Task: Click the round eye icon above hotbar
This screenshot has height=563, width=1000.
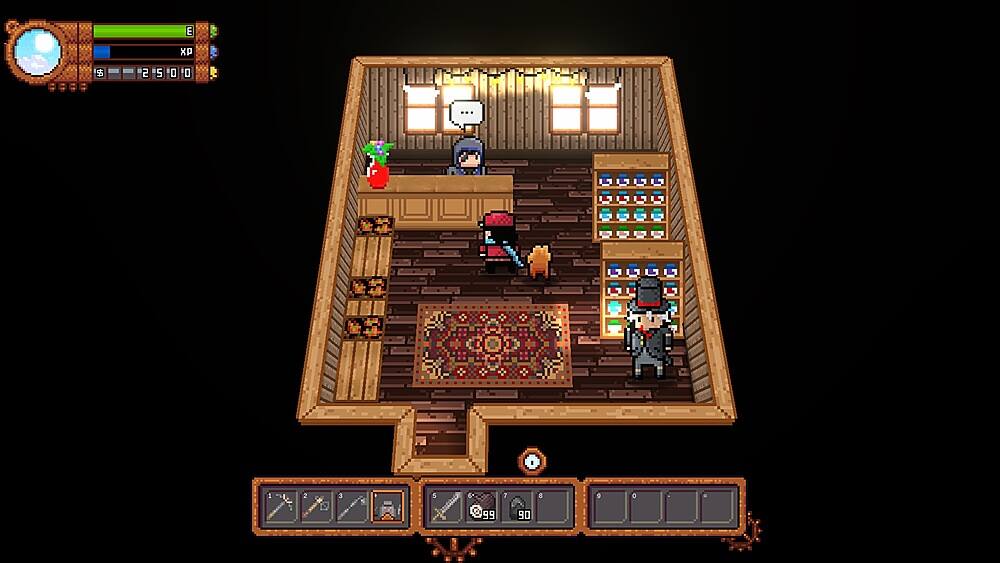Action: (x=532, y=461)
